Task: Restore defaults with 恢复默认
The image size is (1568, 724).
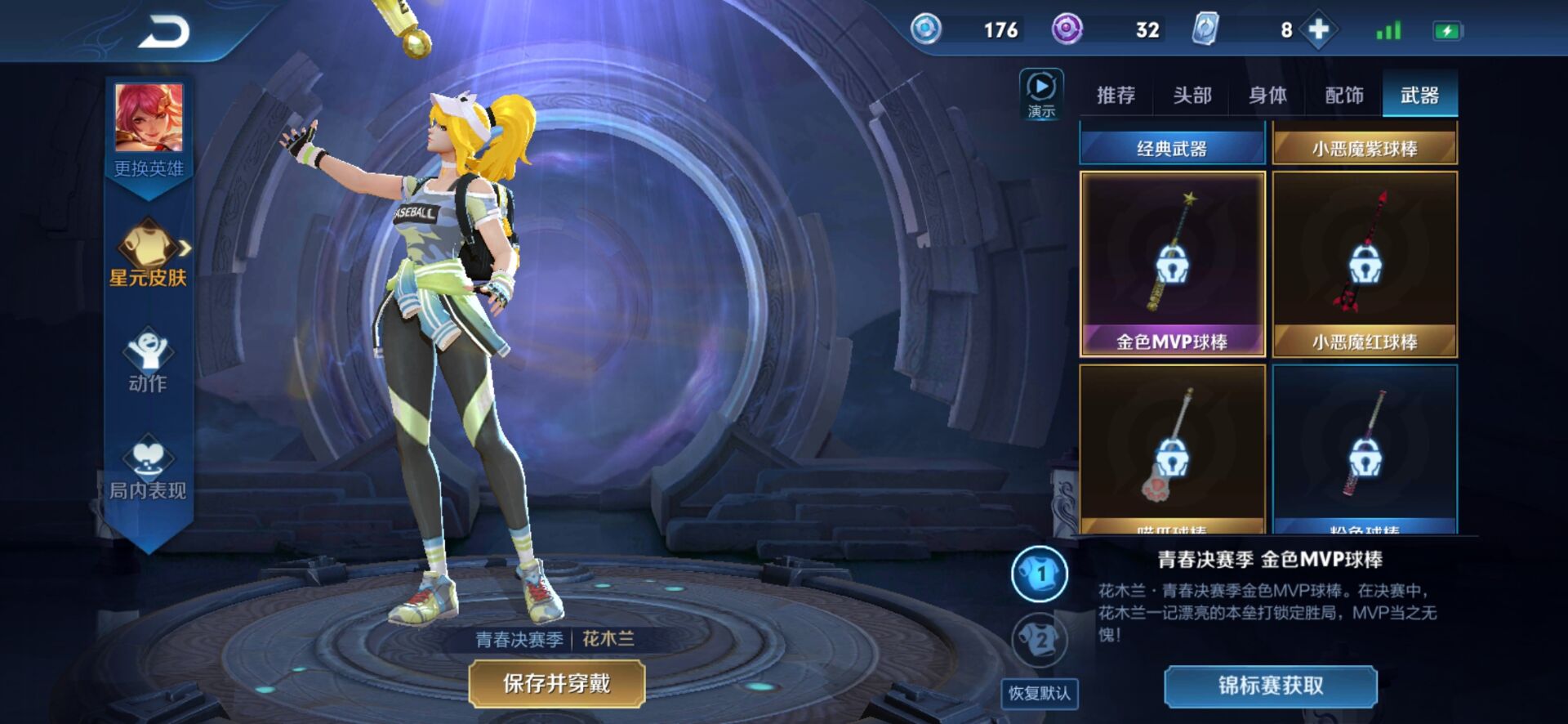Action: (x=1039, y=693)
